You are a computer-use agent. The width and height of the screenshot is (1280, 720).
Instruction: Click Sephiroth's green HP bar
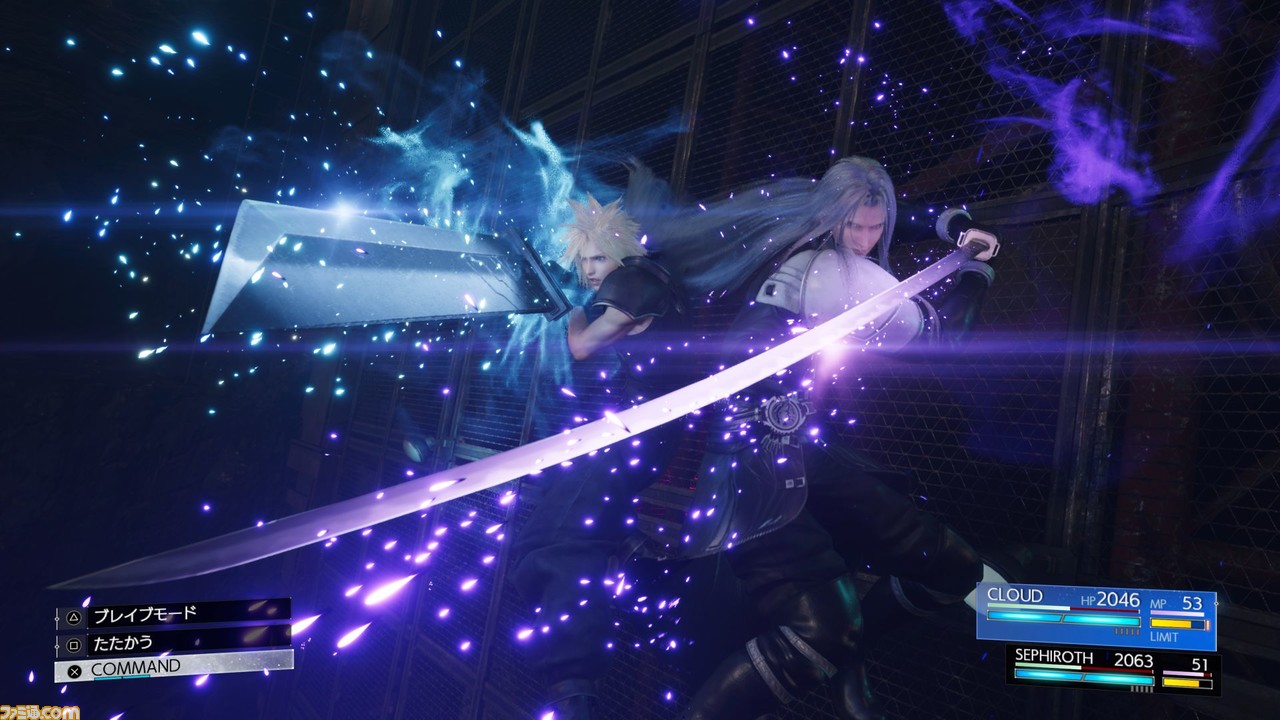(x=1046, y=667)
